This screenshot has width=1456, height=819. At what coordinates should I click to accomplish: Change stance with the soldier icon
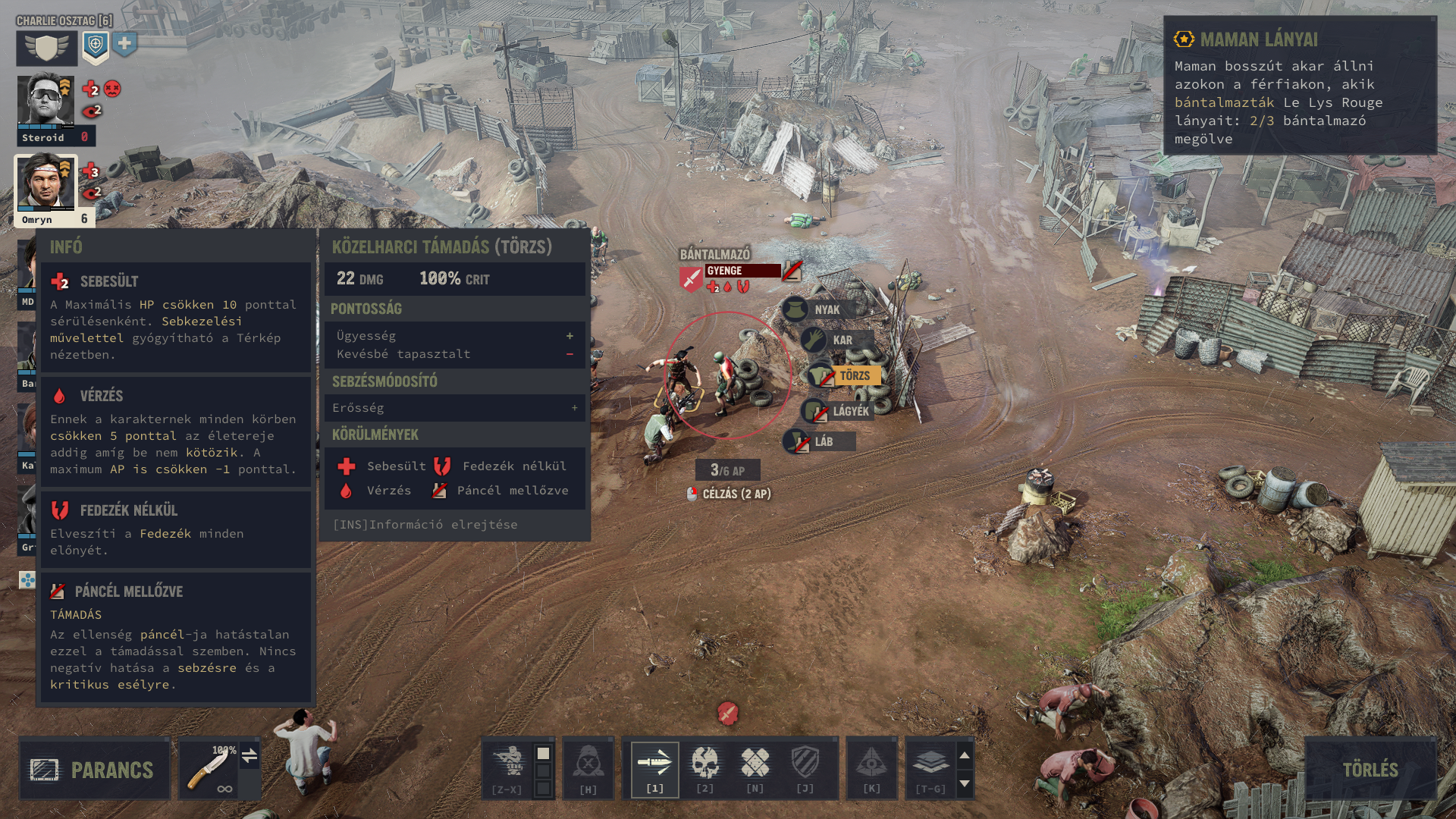click(508, 767)
